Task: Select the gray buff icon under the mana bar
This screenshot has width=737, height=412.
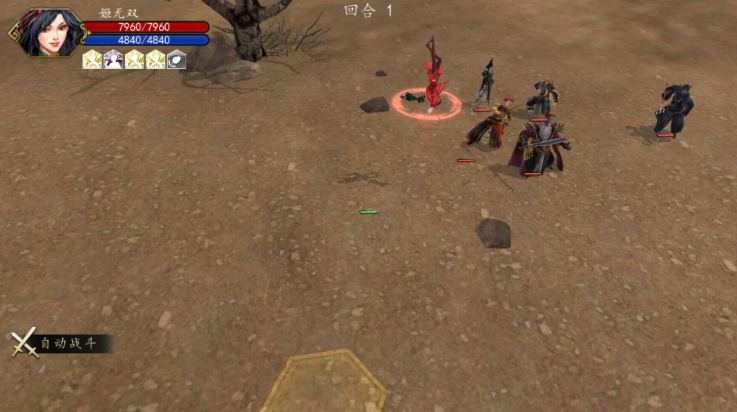Action: point(176,59)
